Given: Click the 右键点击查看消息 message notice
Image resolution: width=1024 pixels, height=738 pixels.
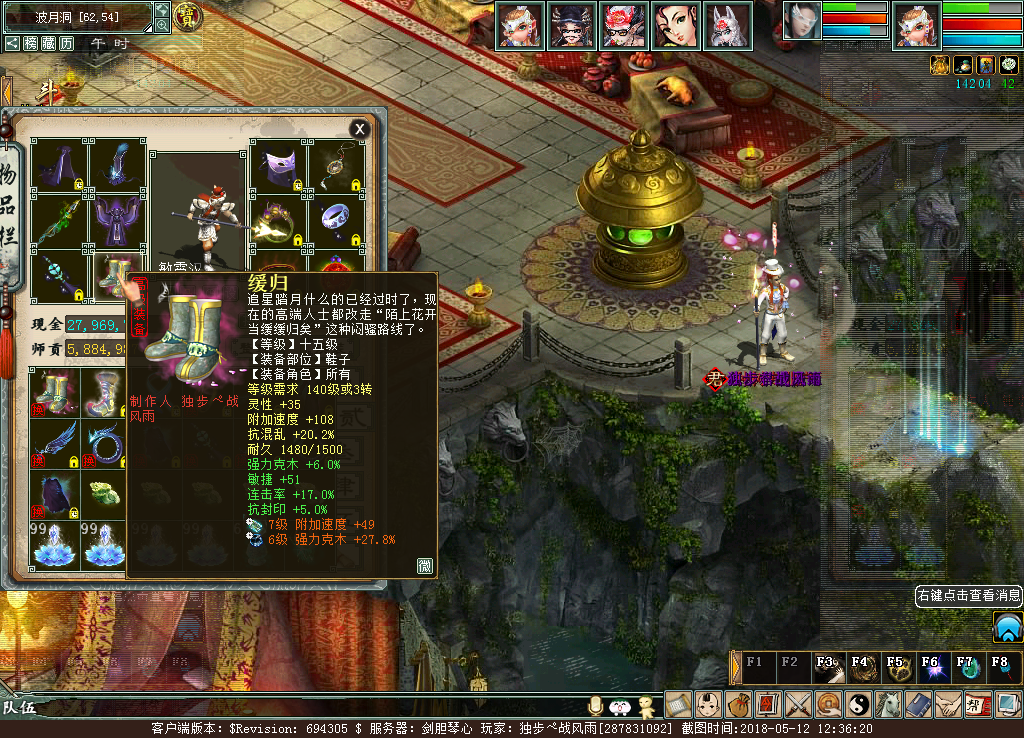Looking at the screenshot, I should click(x=968, y=596).
